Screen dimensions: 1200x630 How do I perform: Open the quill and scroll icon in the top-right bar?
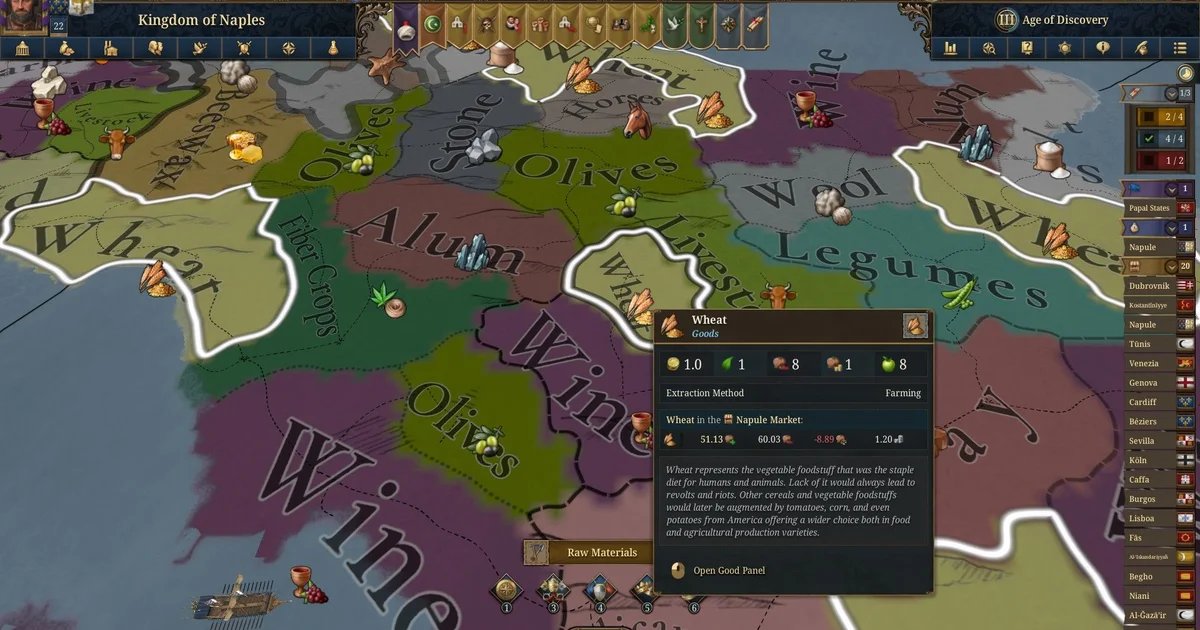tap(1141, 48)
